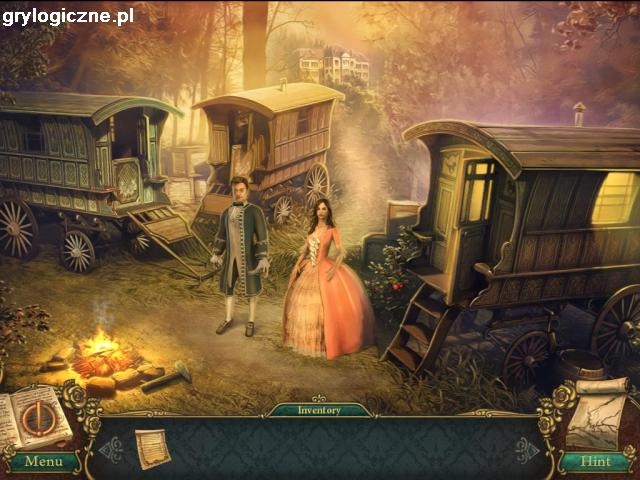Open the Menu button
Viewport: 640px width, 480px height.
(43, 461)
